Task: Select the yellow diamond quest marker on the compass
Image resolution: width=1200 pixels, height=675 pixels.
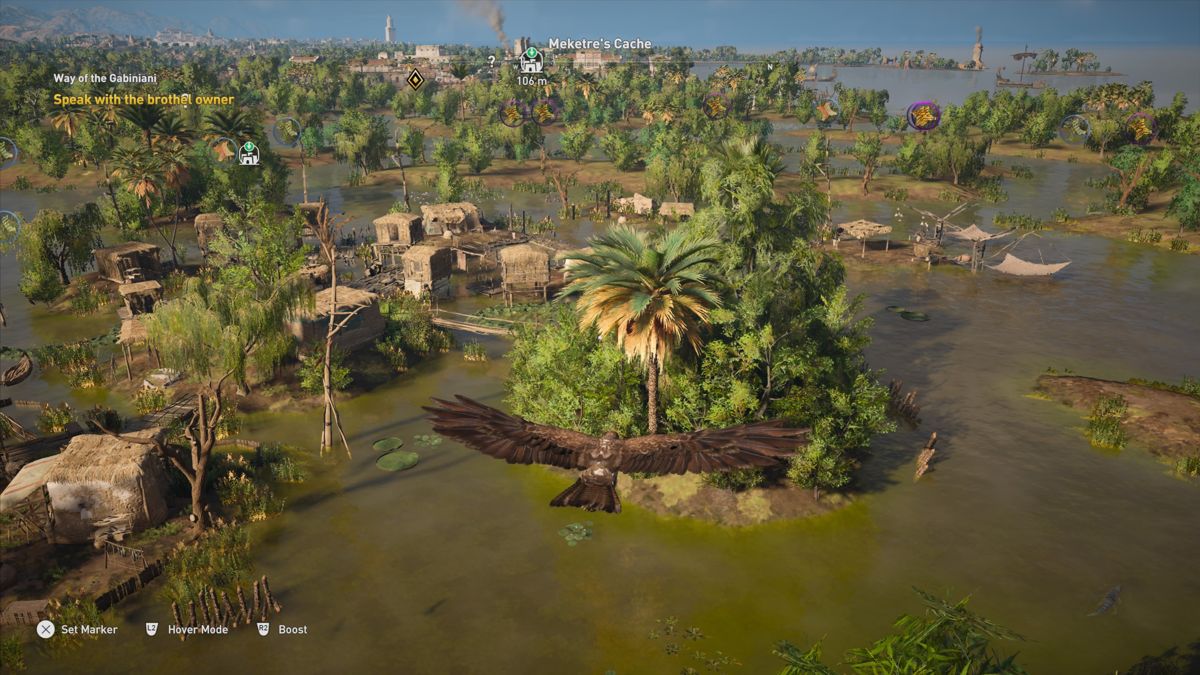Action: 415,78
